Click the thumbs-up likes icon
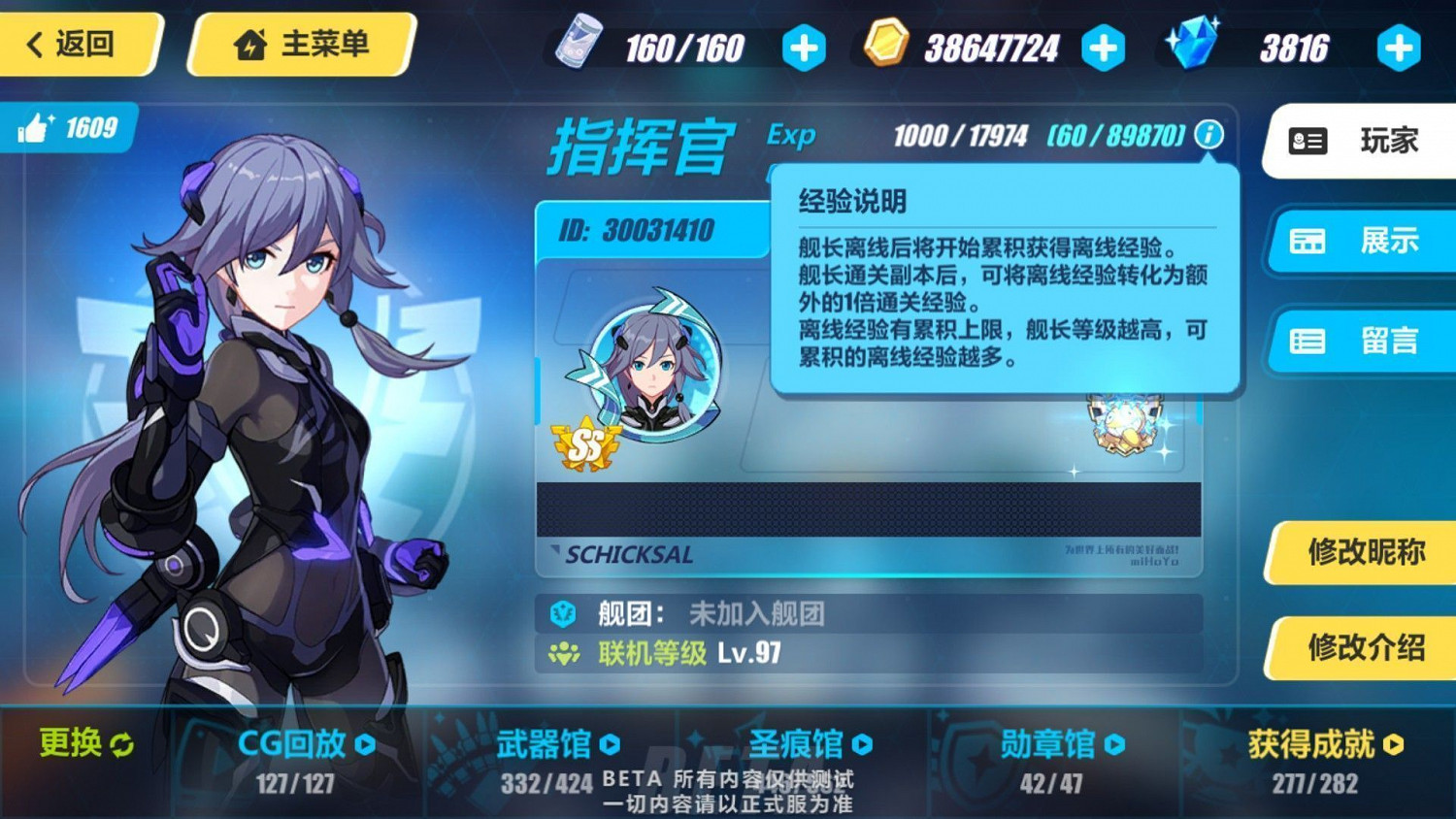This screenshot has width=1456, height=819. [x=37, y=127]
